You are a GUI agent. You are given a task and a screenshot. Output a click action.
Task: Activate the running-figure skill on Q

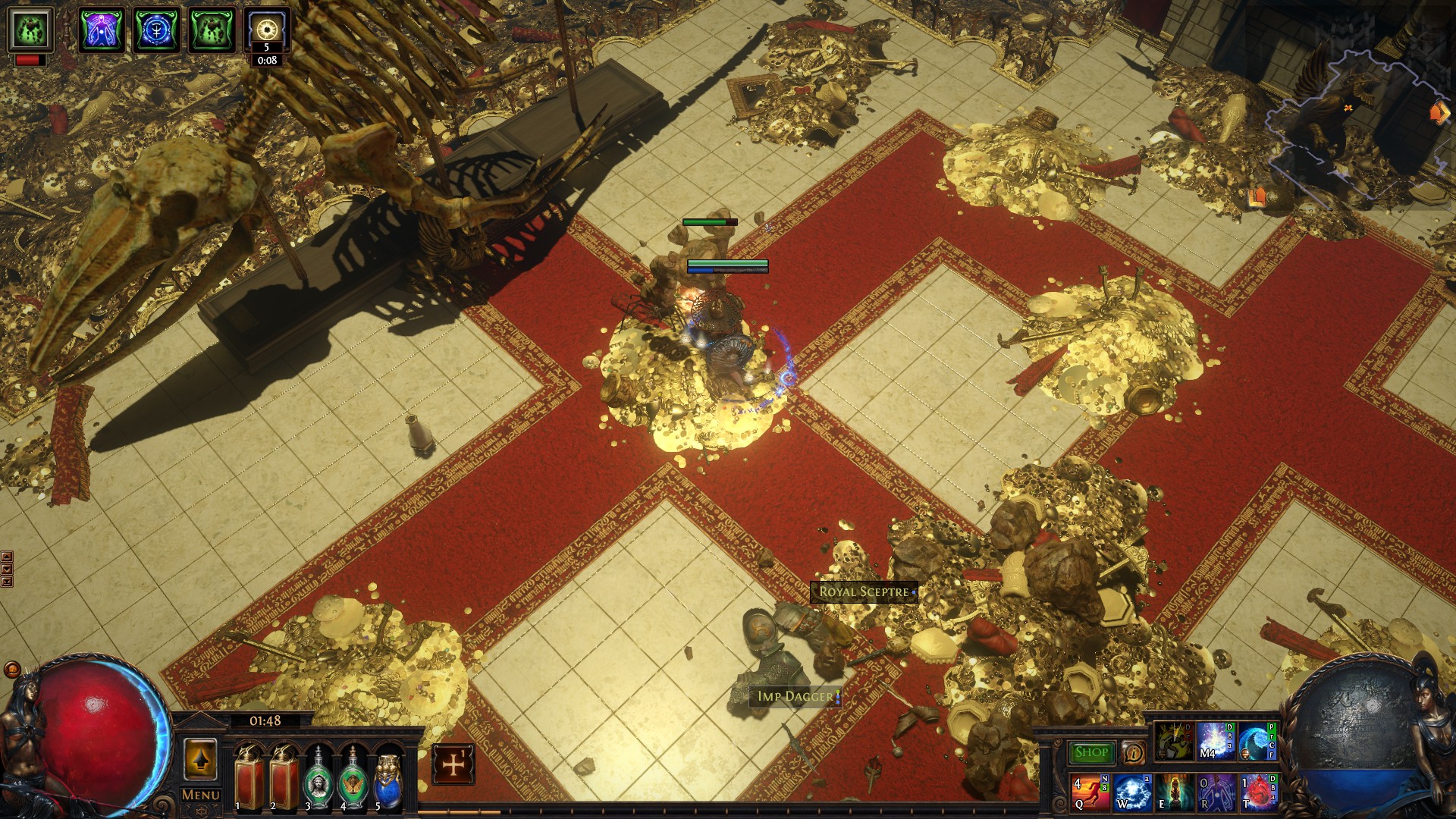tap(1090, 792)
